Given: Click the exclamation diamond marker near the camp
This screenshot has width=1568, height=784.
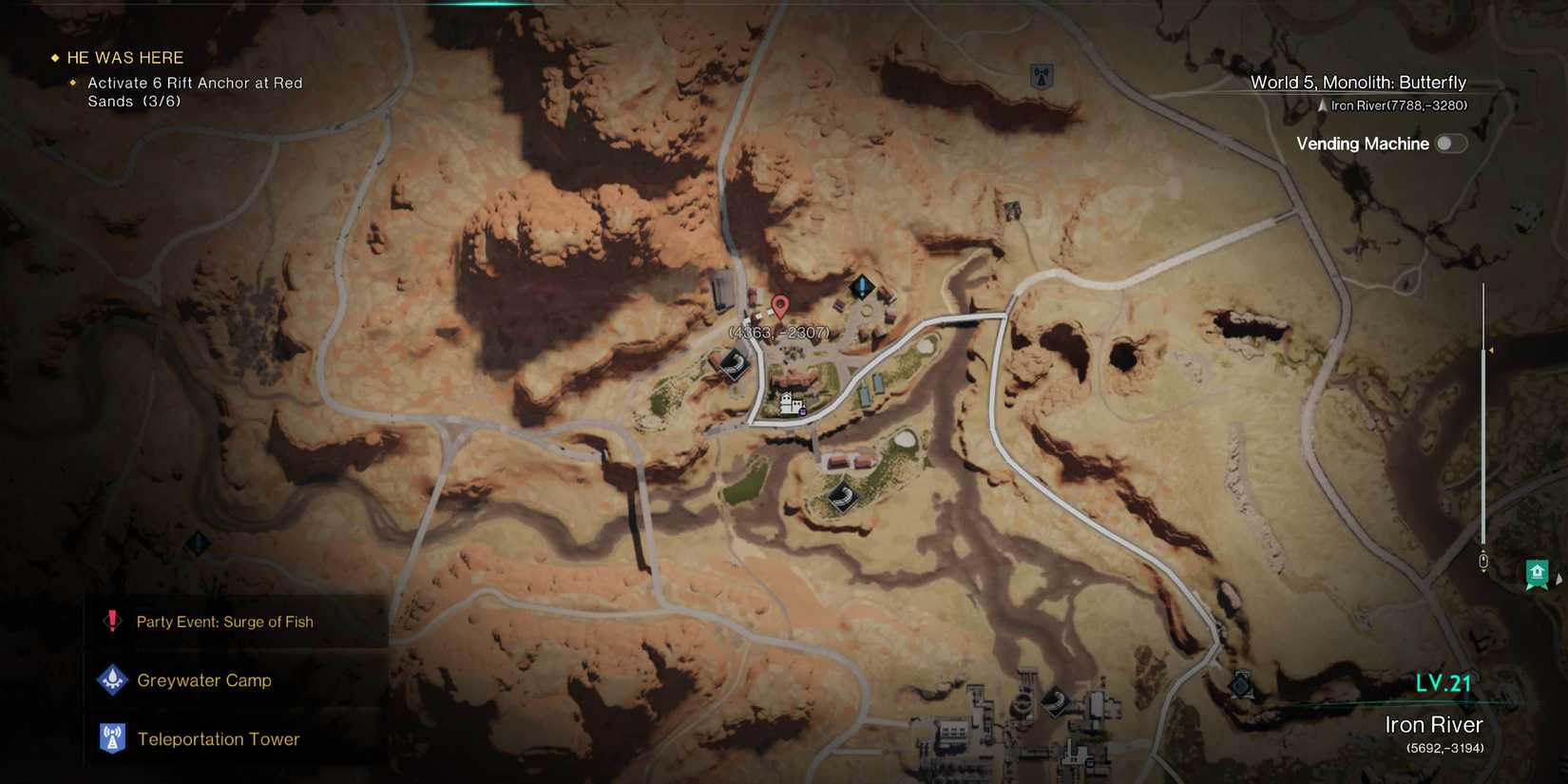Looking at the screenshot, I should (861, 284).
